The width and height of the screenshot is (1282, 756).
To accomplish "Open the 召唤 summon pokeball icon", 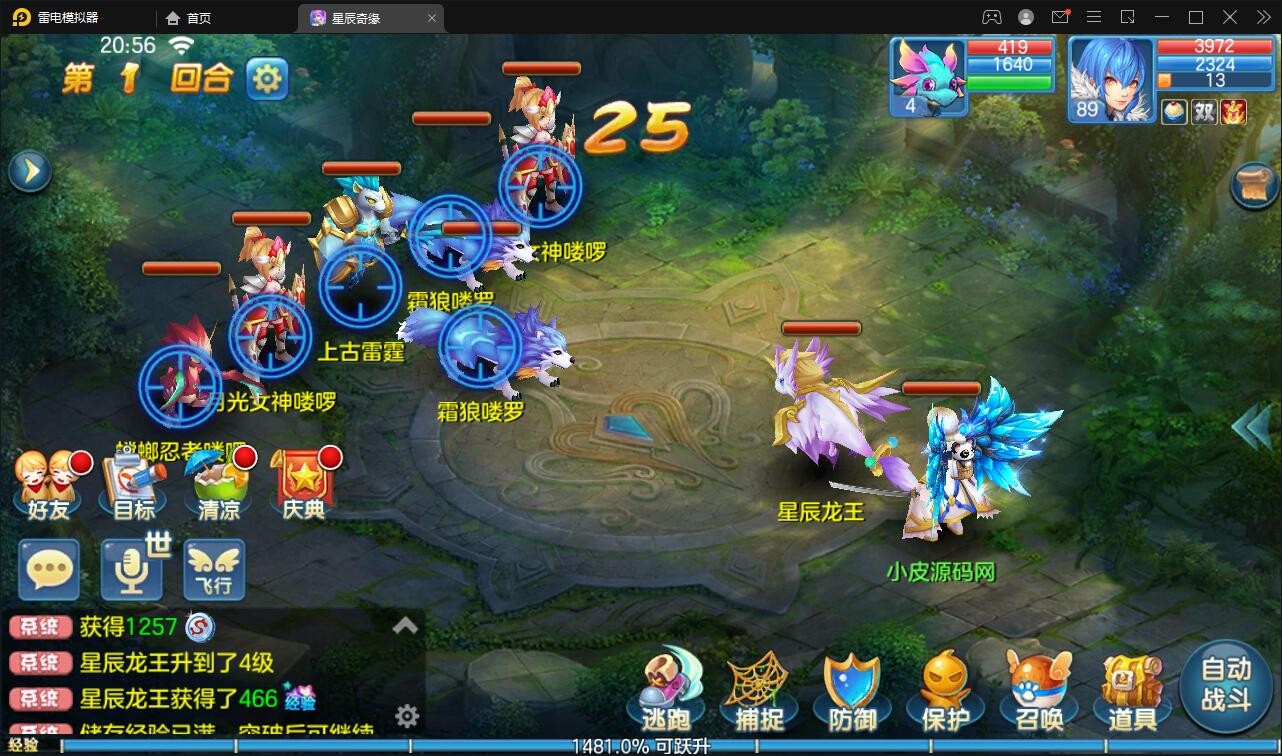I will [1037, 692].
